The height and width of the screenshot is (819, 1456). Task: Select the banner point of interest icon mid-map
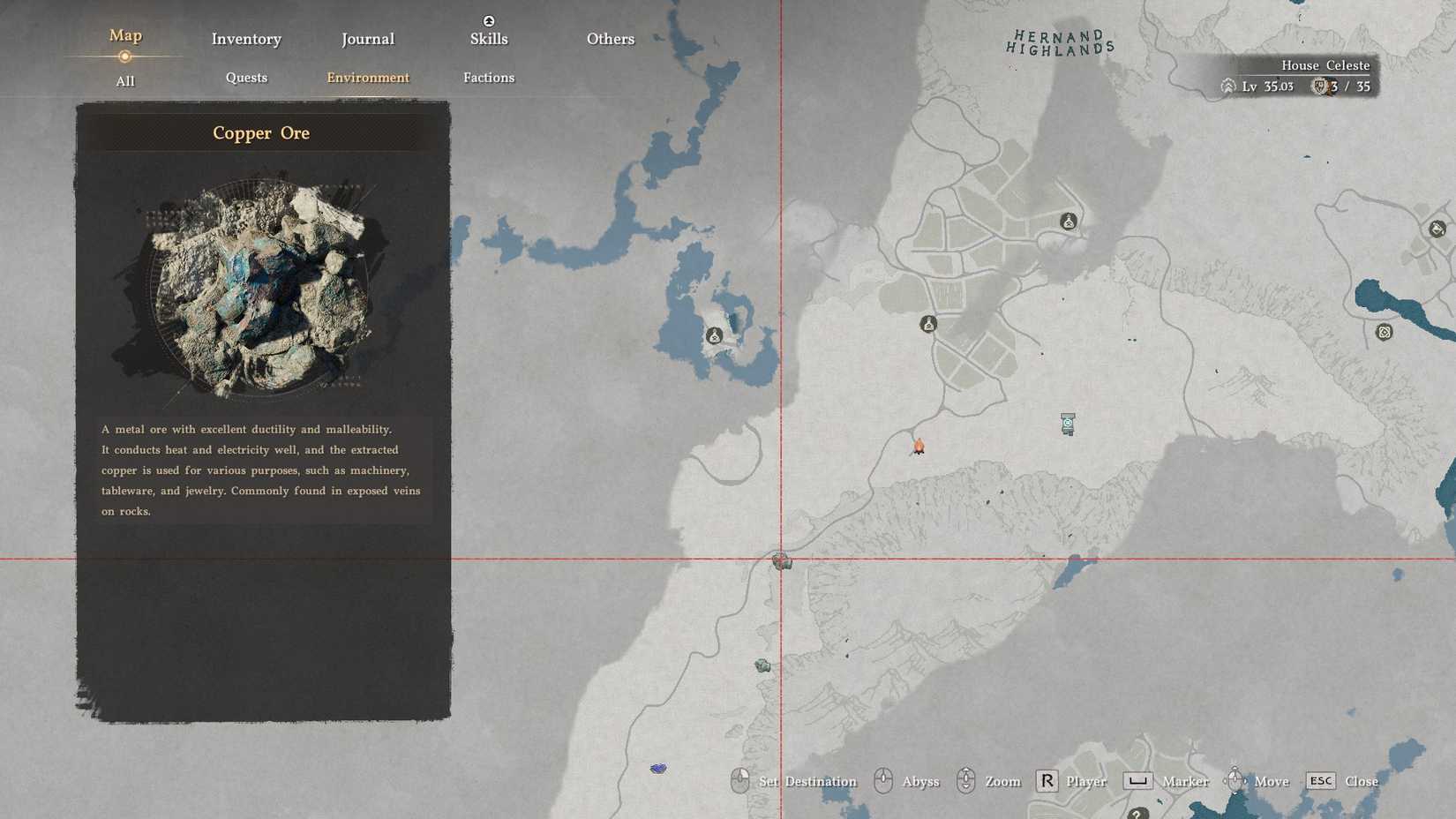(x=1066, y=425)
